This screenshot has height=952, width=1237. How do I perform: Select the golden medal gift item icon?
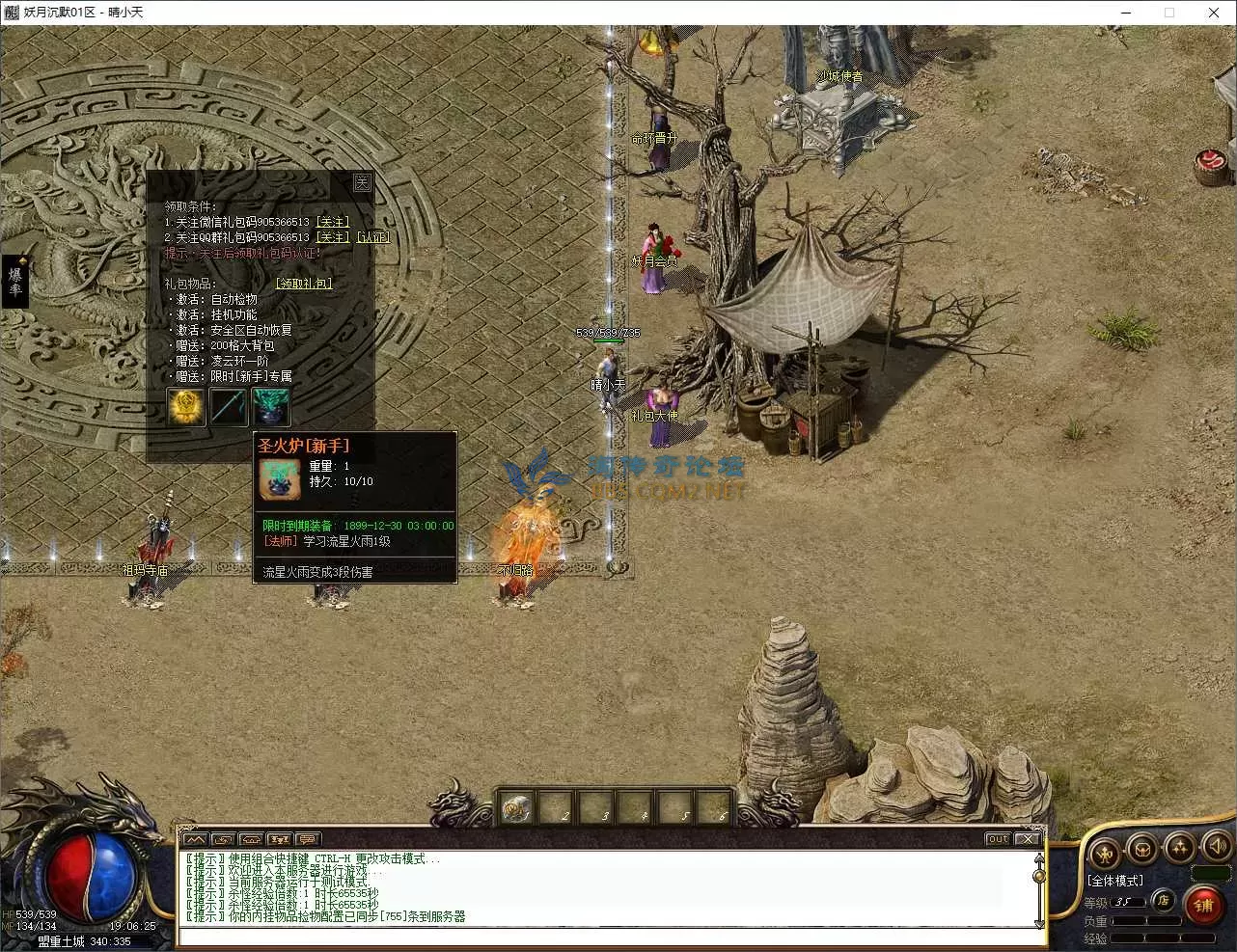pos(186,407)
